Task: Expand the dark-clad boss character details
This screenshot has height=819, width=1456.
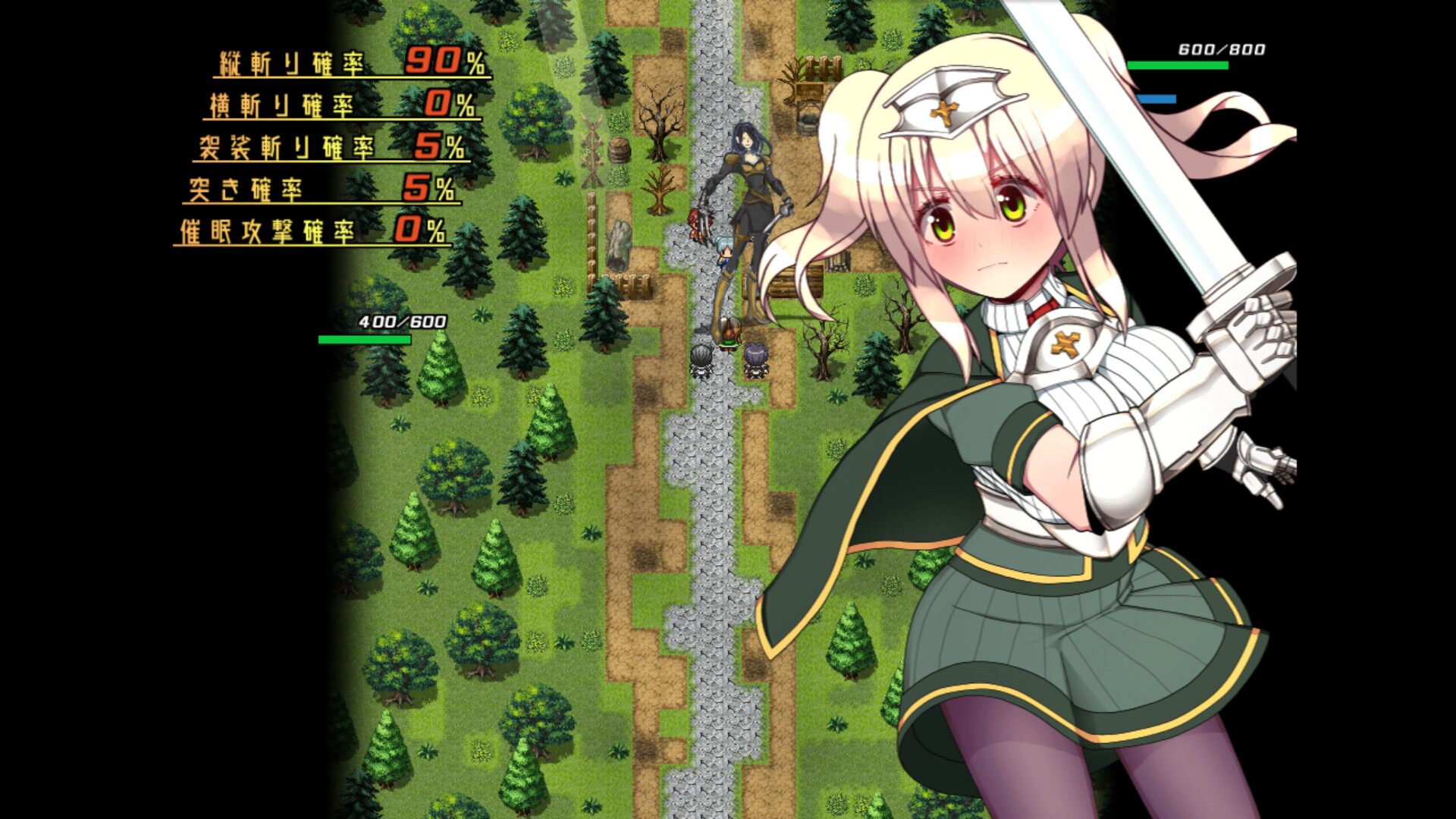Action: [751, 190]
